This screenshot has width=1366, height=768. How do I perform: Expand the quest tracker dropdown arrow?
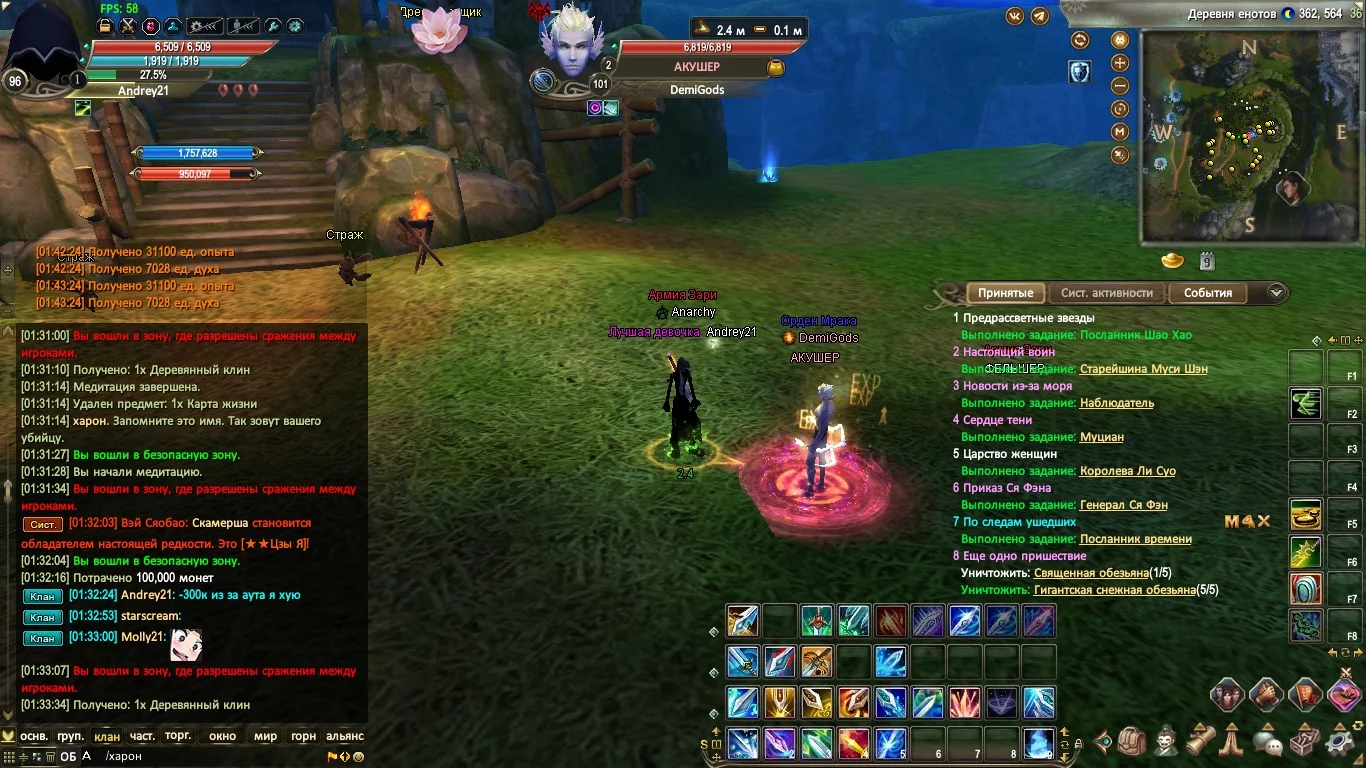1276,293
